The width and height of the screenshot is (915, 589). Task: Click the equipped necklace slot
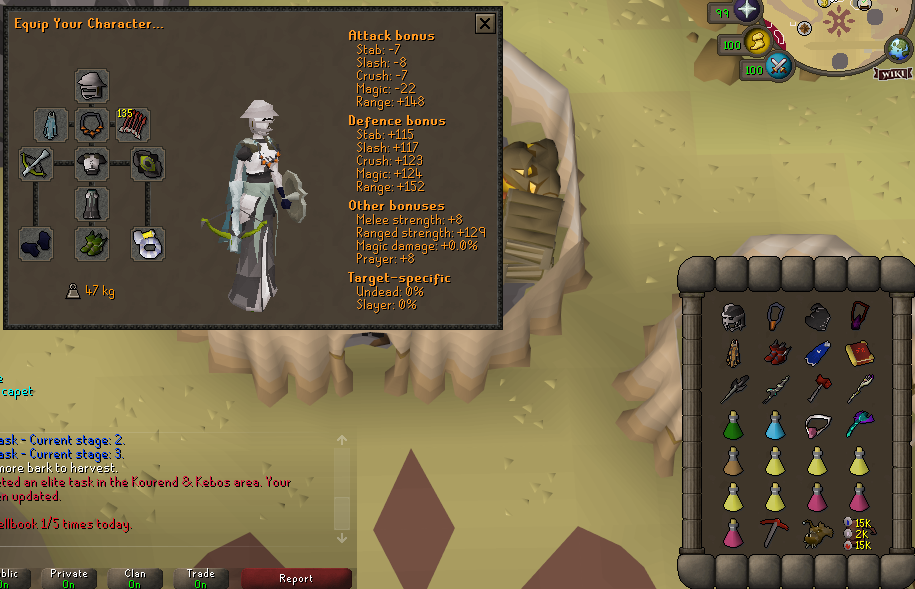[x=92, y=125]
